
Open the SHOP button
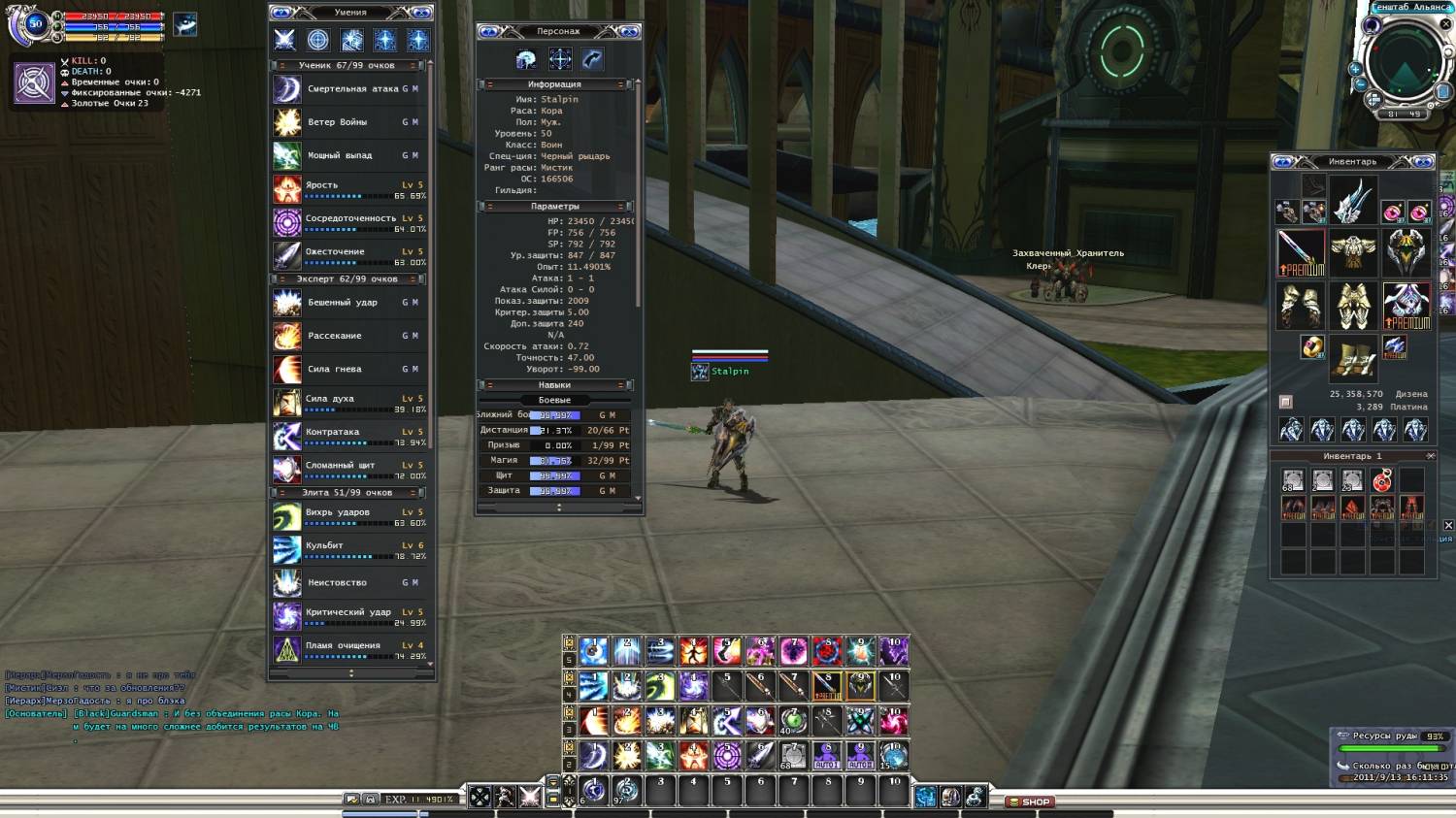tap(1030, 802)
